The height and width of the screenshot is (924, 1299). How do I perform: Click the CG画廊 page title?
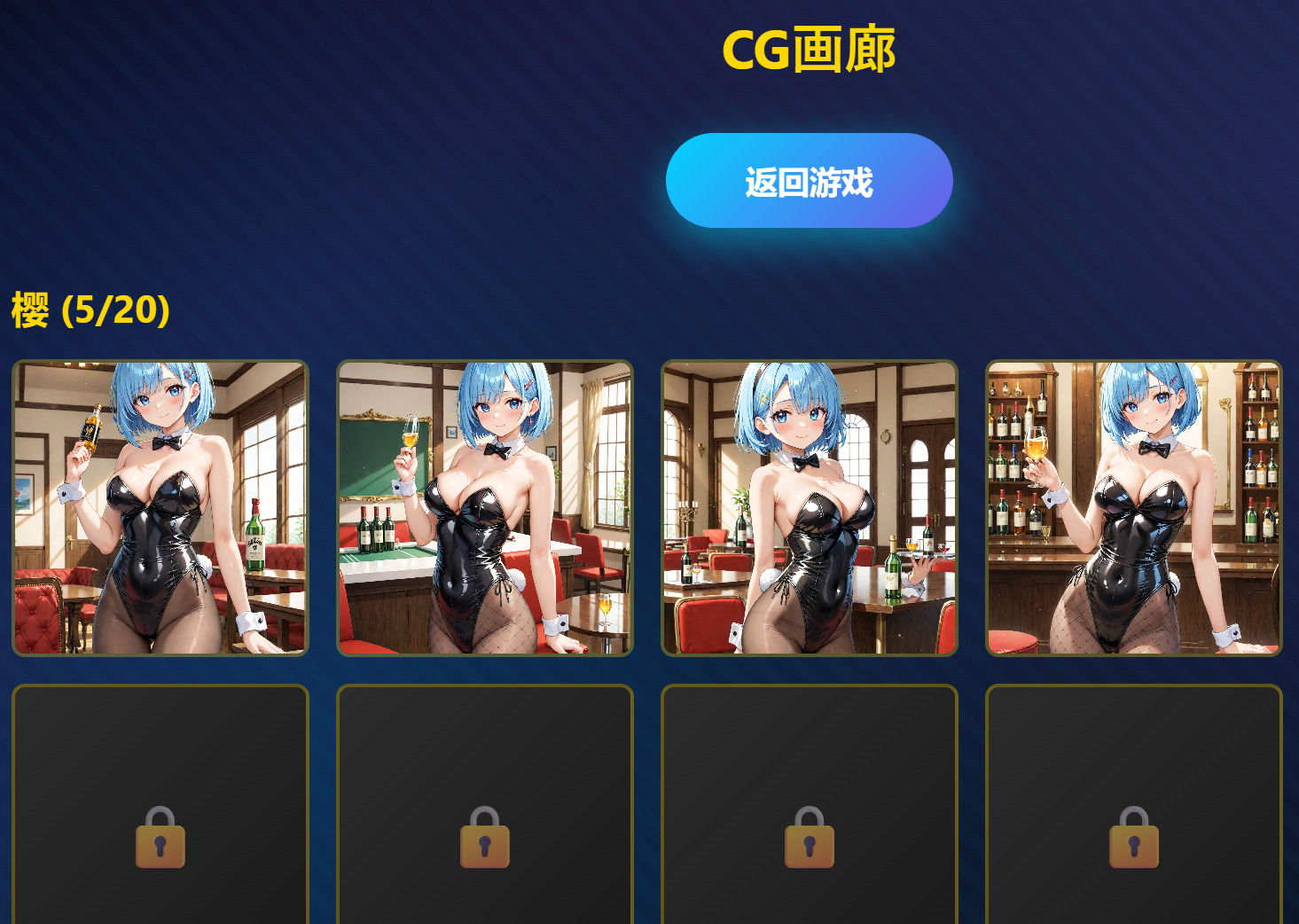[x=810, y=49]
